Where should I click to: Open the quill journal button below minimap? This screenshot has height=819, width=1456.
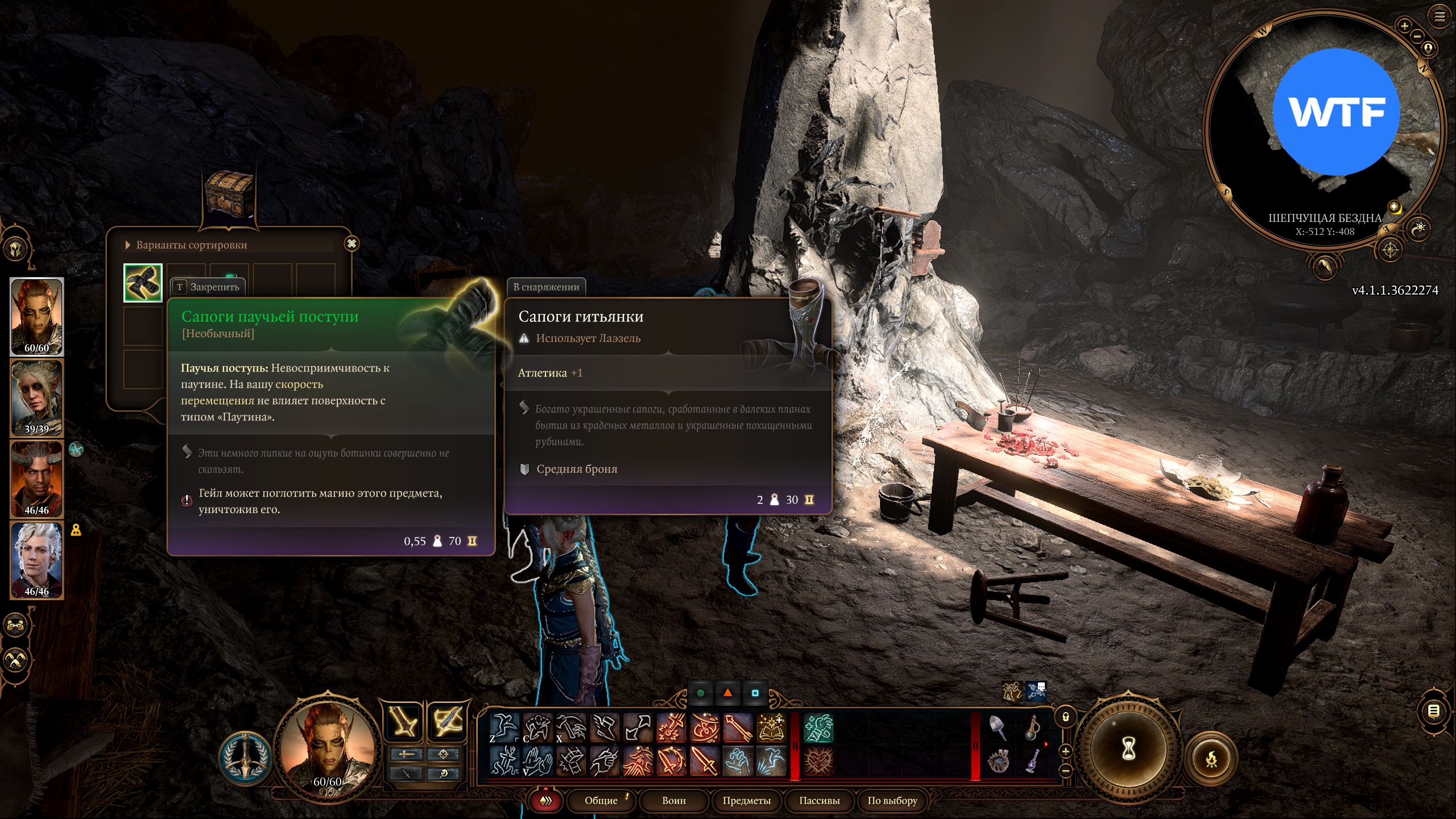point(1324,266)
